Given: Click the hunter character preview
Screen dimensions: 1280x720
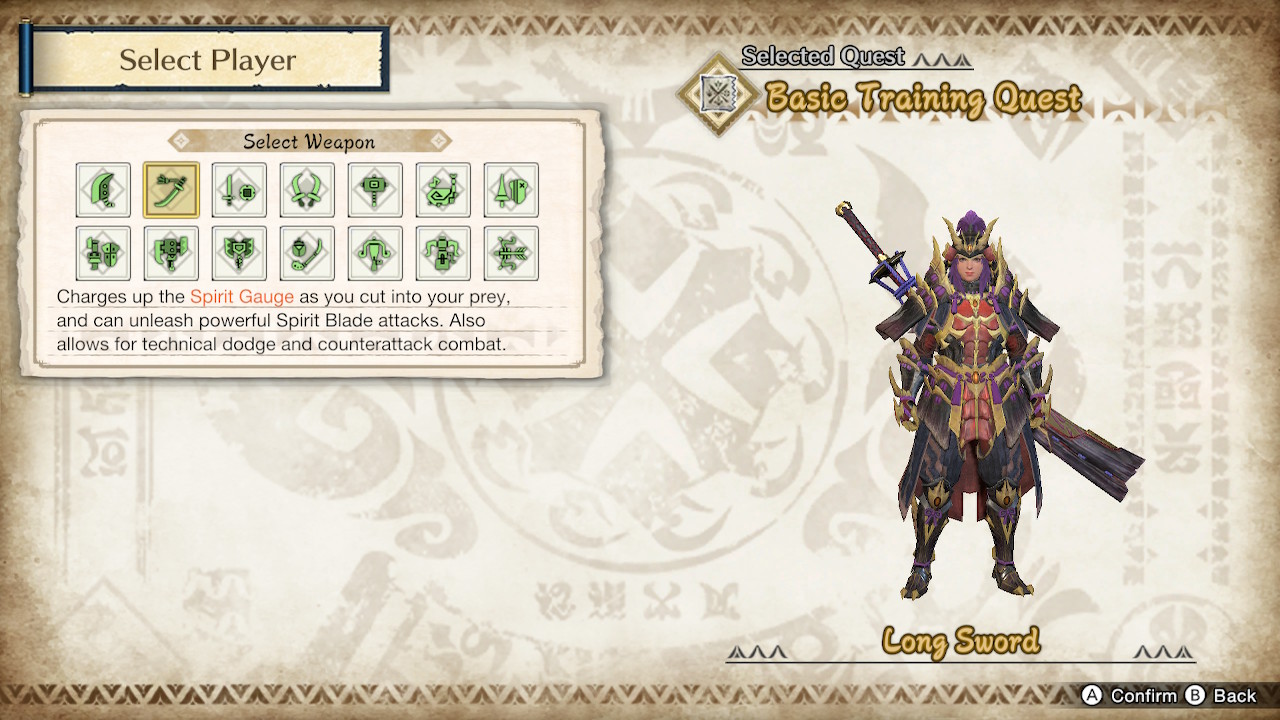Looking at the screenshot, I should click(x=975, y=400).
